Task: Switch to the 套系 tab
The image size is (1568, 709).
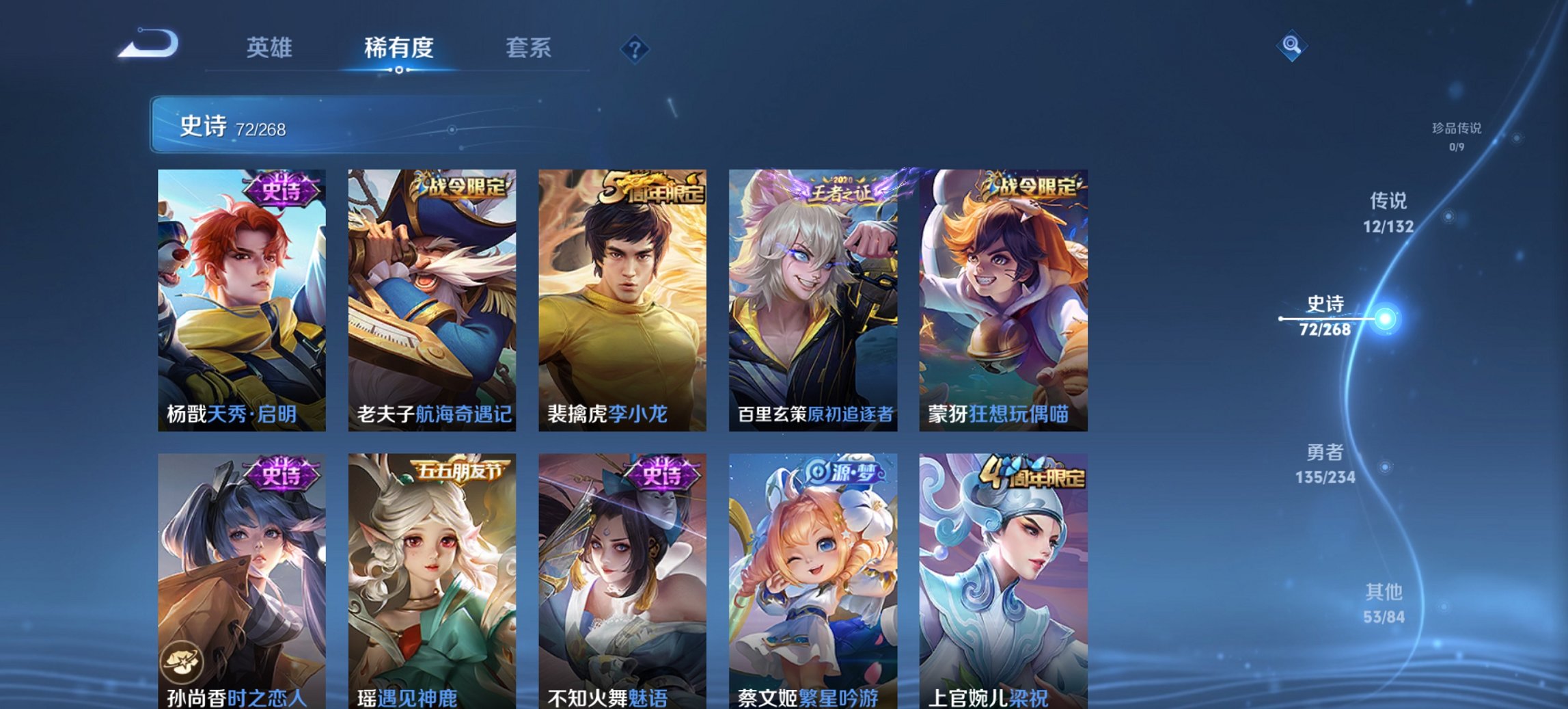Action: (x=529, y=48)
